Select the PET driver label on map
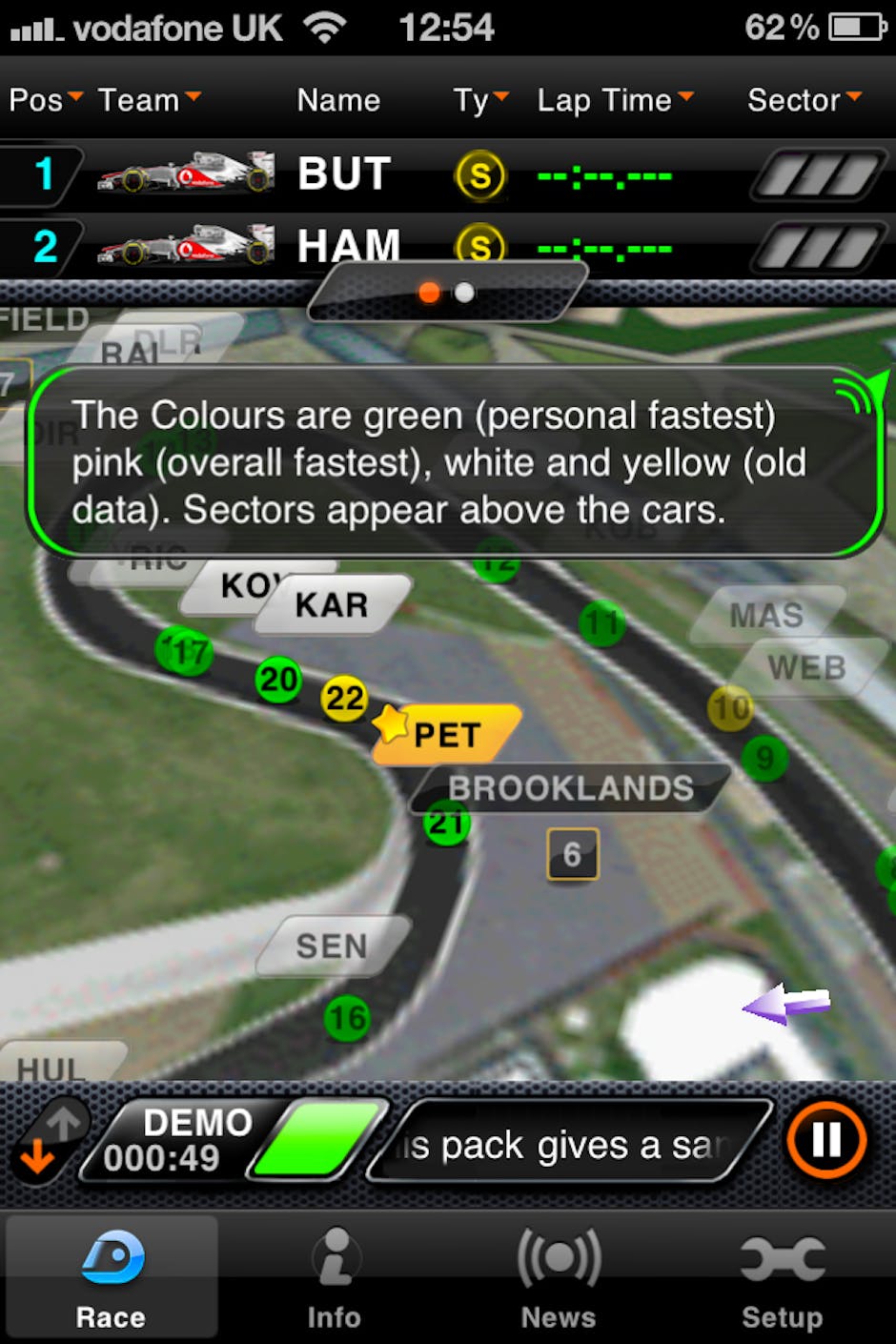This screenshot has width=896, height=1344. (446, 735)
